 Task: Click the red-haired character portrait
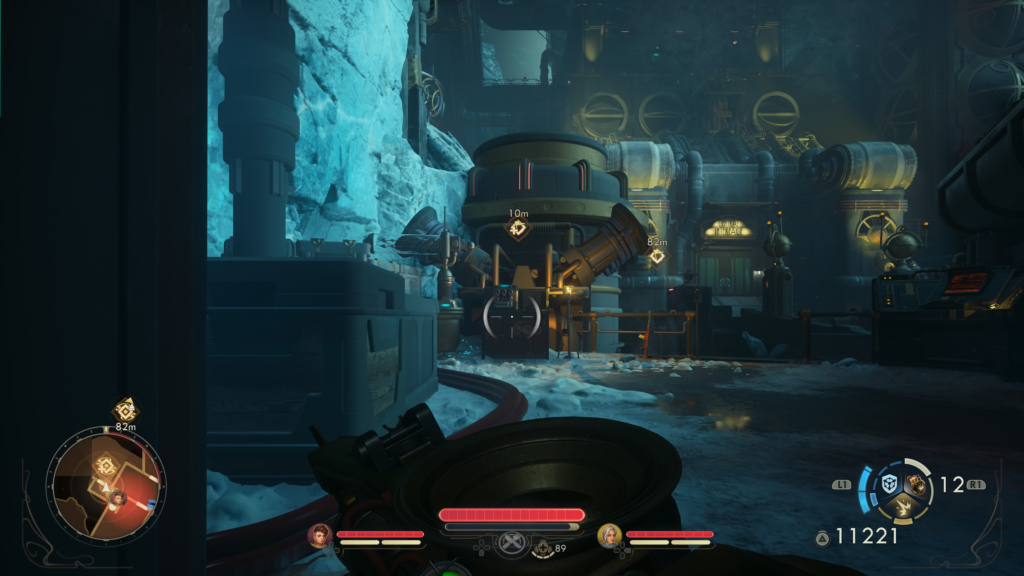pos(320,536)
